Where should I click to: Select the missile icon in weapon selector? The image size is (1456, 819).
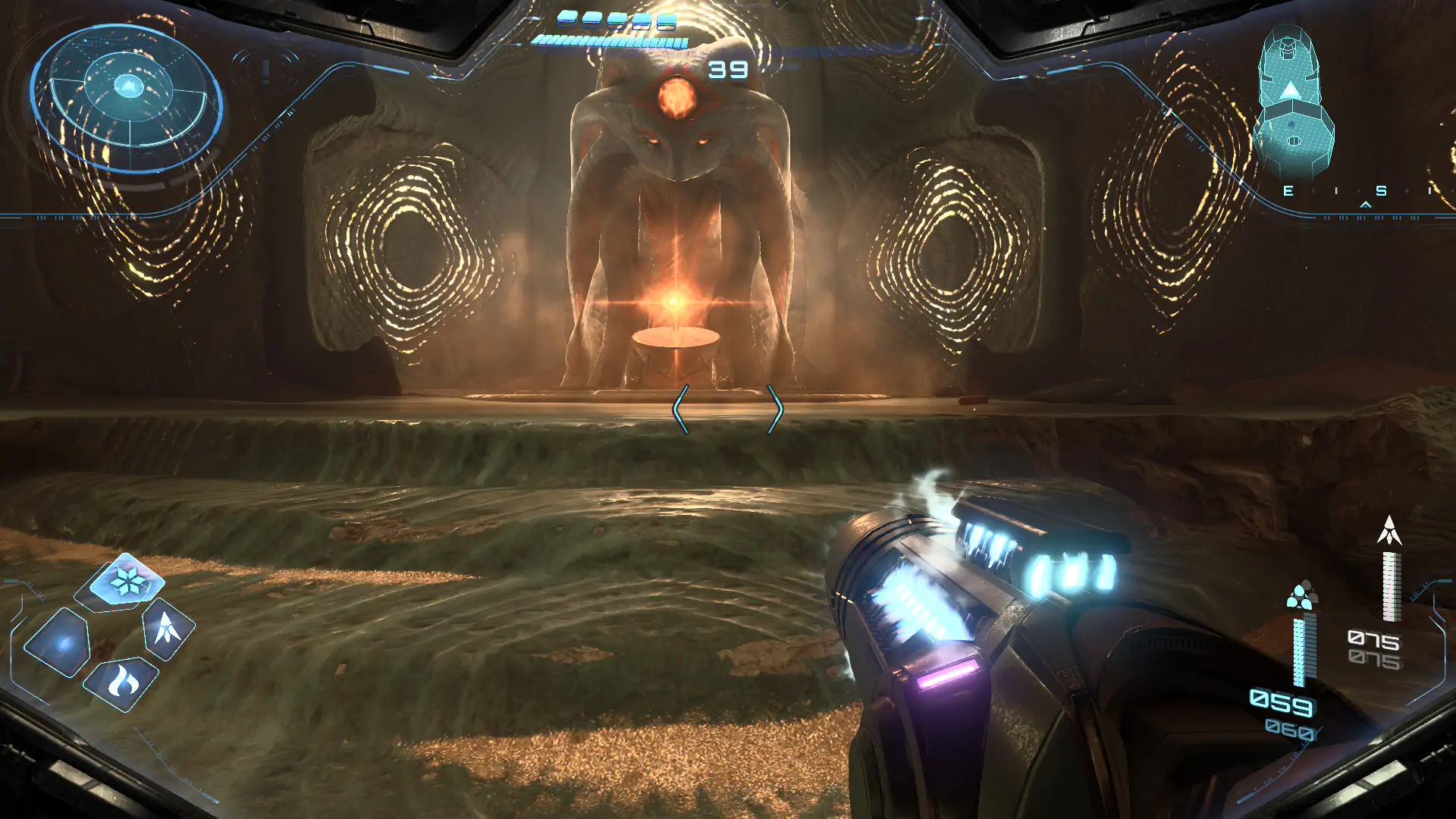[x=167, y=628]
